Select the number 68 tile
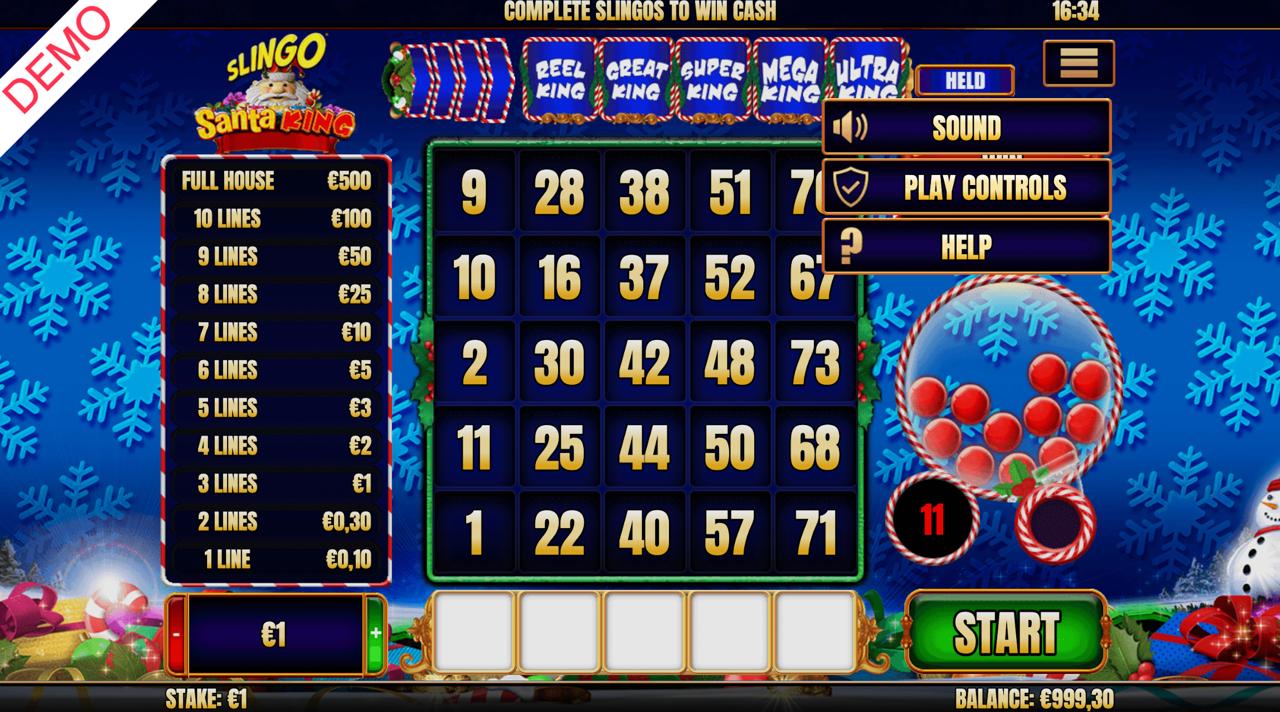 click(814, 449)
